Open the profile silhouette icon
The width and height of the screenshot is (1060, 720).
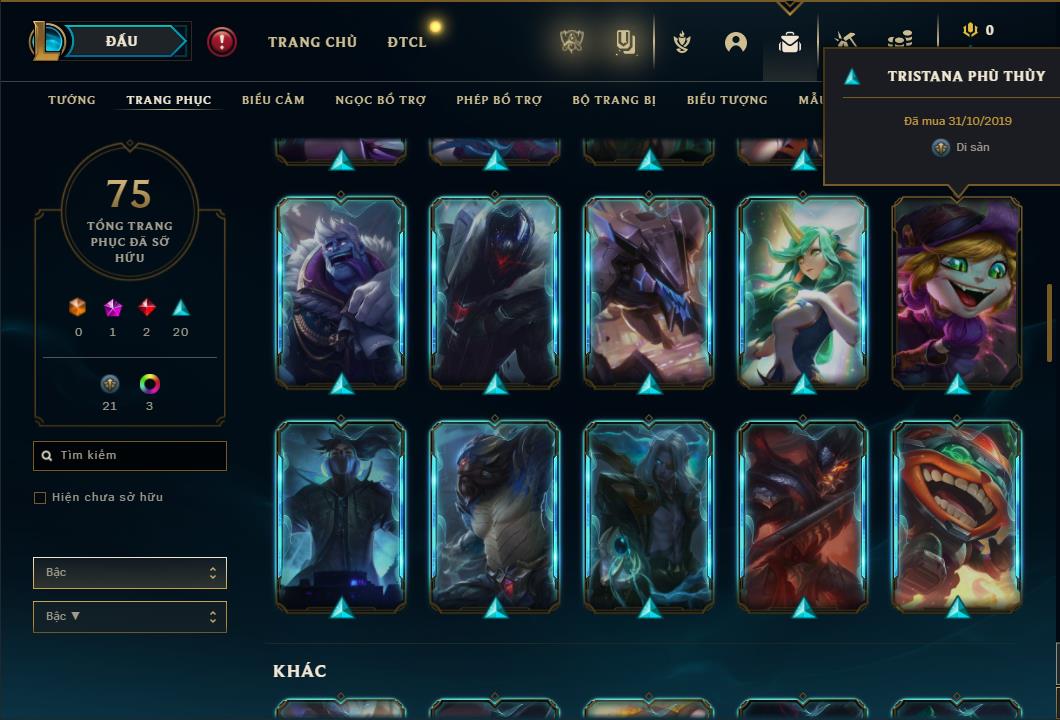[736, 42]
